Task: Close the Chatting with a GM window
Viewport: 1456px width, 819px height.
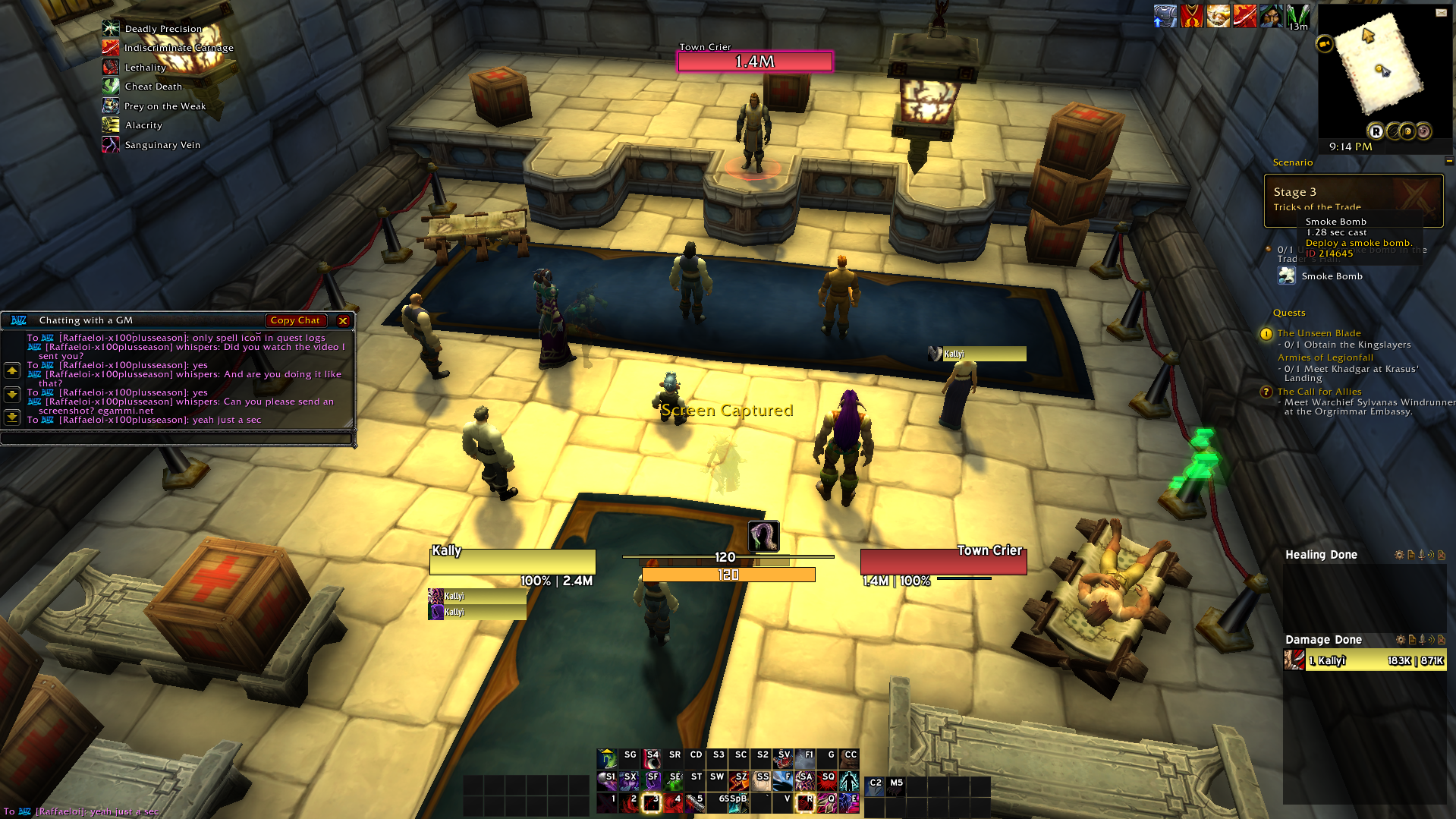Action: (343, 320)
